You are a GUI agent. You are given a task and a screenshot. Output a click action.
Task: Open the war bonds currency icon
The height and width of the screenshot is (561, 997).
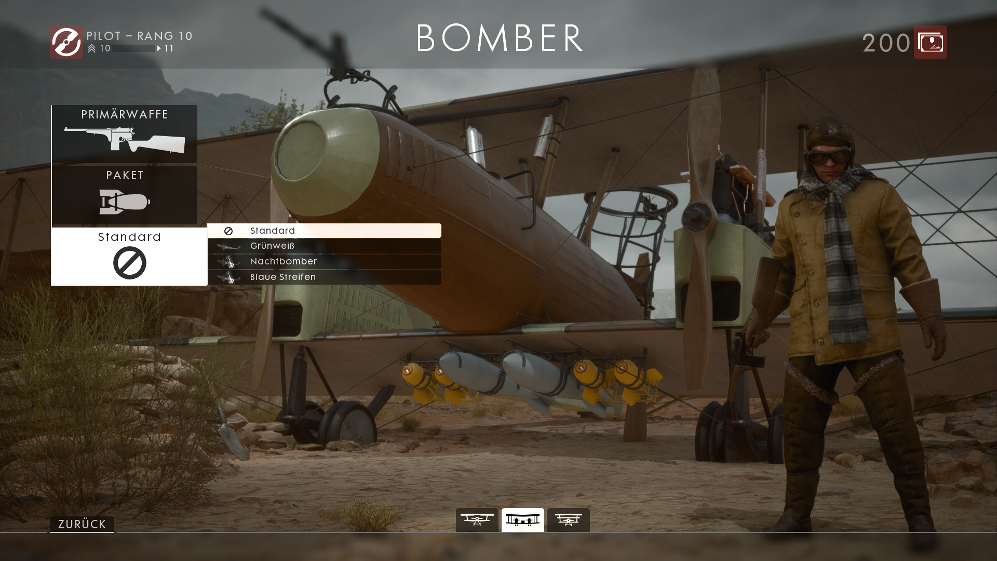pyautogui.click(x=930, y=42)
